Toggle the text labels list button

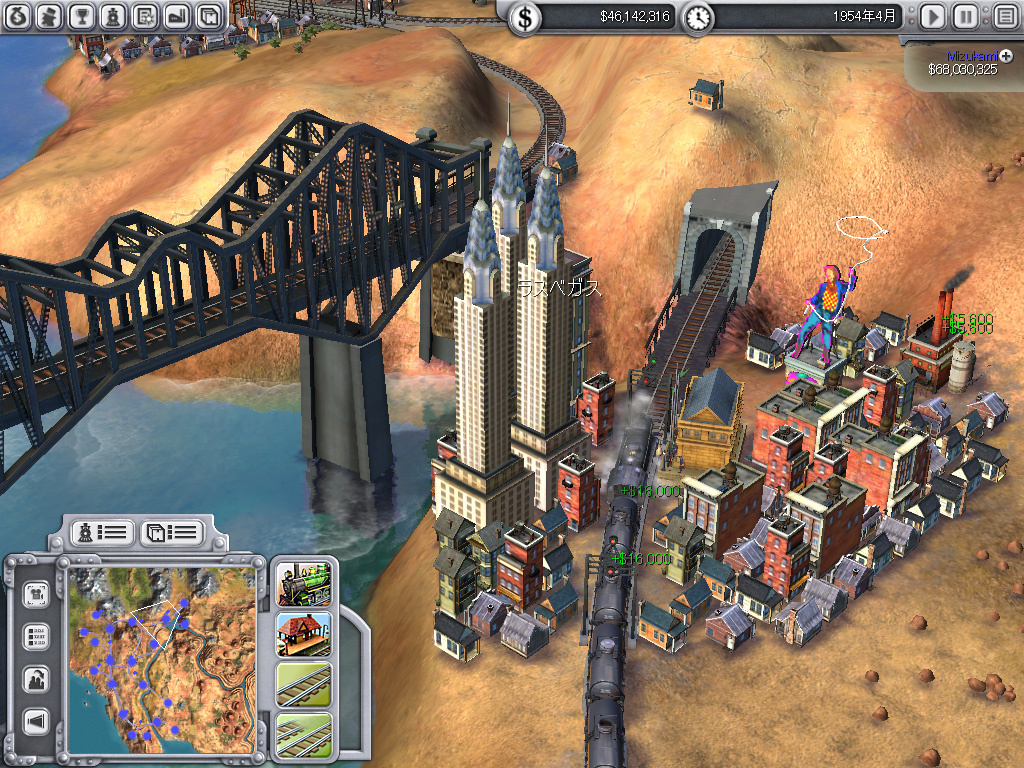click(x=37, y=637)
